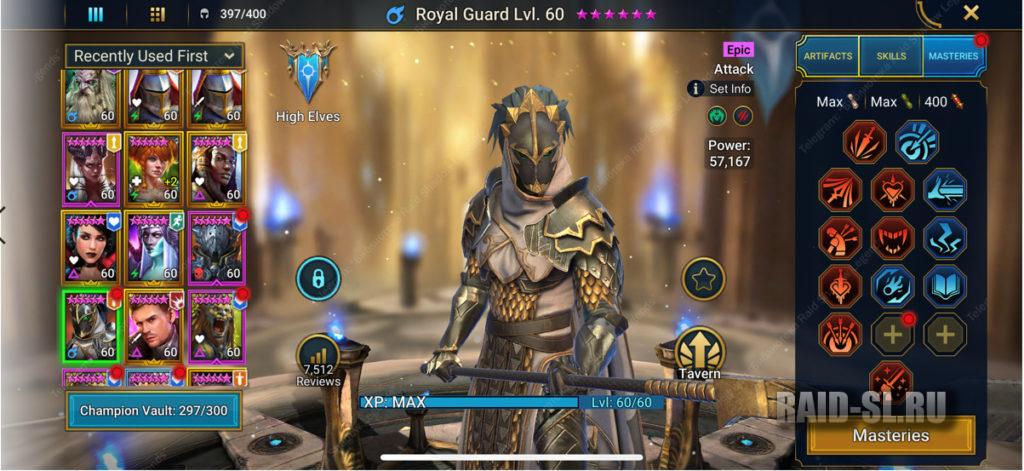Inspect the fanged mouth mastery icon
The height and width of the screenshot is (471, 1024).
pos(890,237)
